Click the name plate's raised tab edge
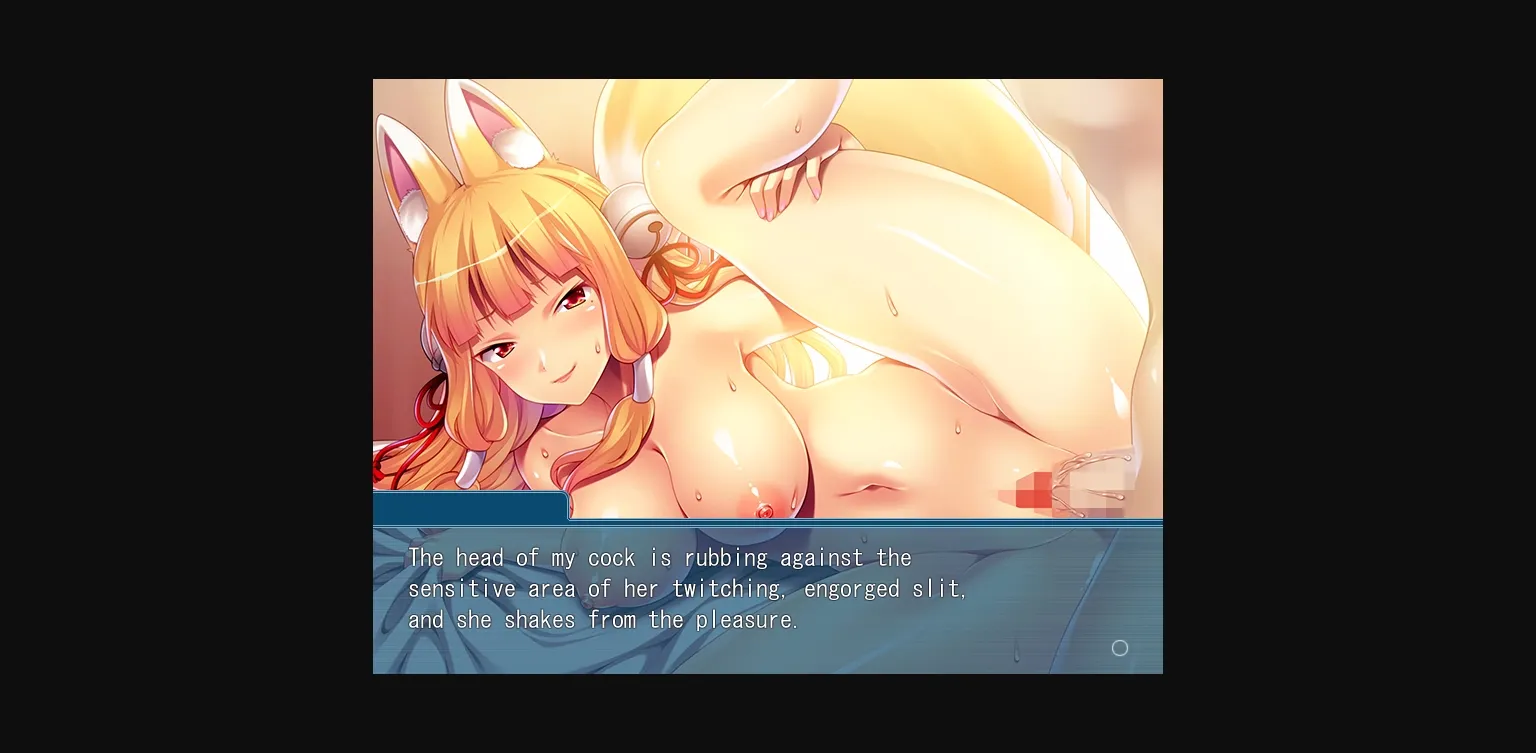Viewport: 1536px width, 753px height. [565, 505]
